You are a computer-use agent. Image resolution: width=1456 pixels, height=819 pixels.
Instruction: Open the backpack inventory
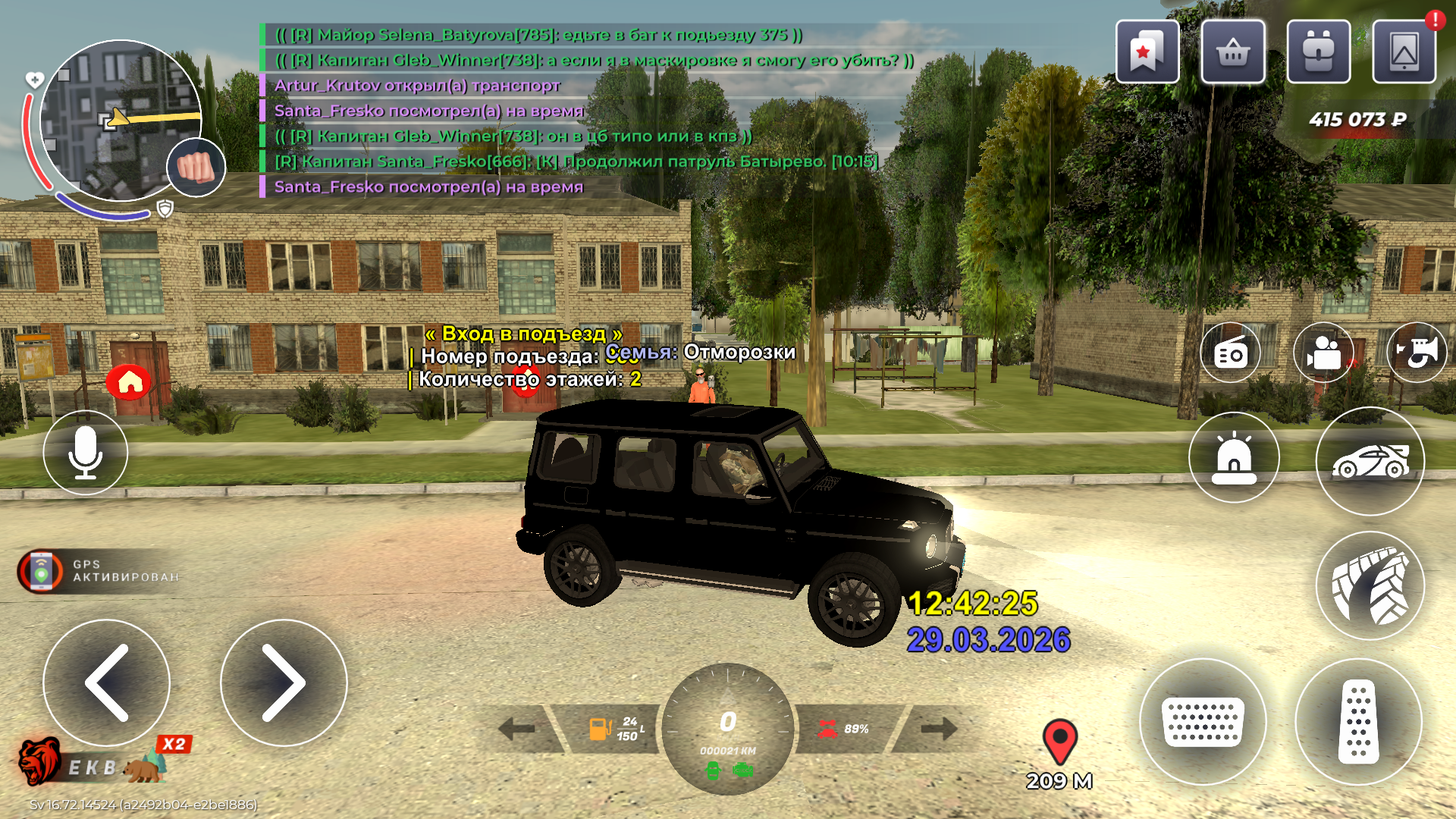[1319, 52]
